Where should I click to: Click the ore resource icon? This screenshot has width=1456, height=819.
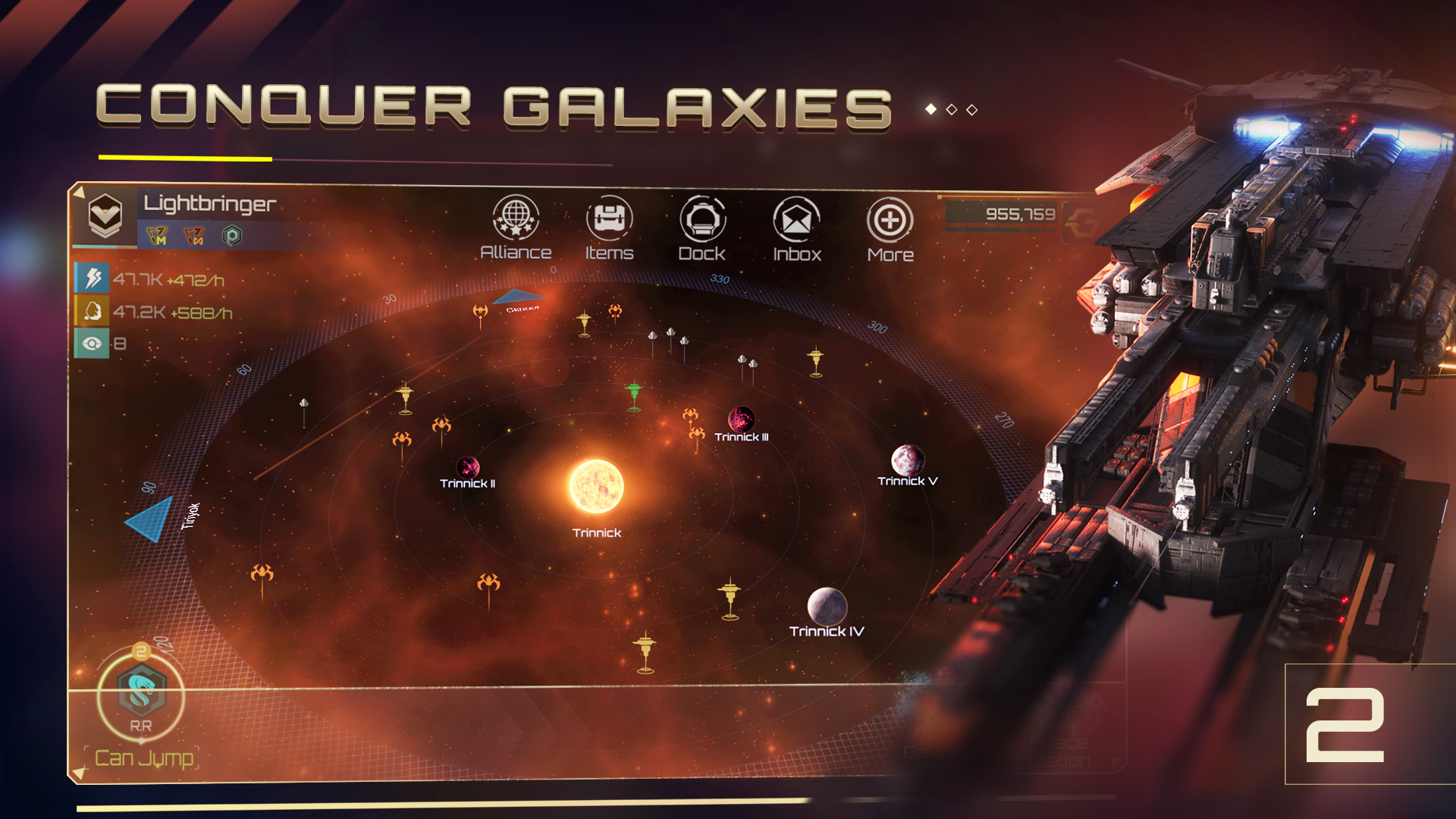pyautogui.click(x=93, y=311)
